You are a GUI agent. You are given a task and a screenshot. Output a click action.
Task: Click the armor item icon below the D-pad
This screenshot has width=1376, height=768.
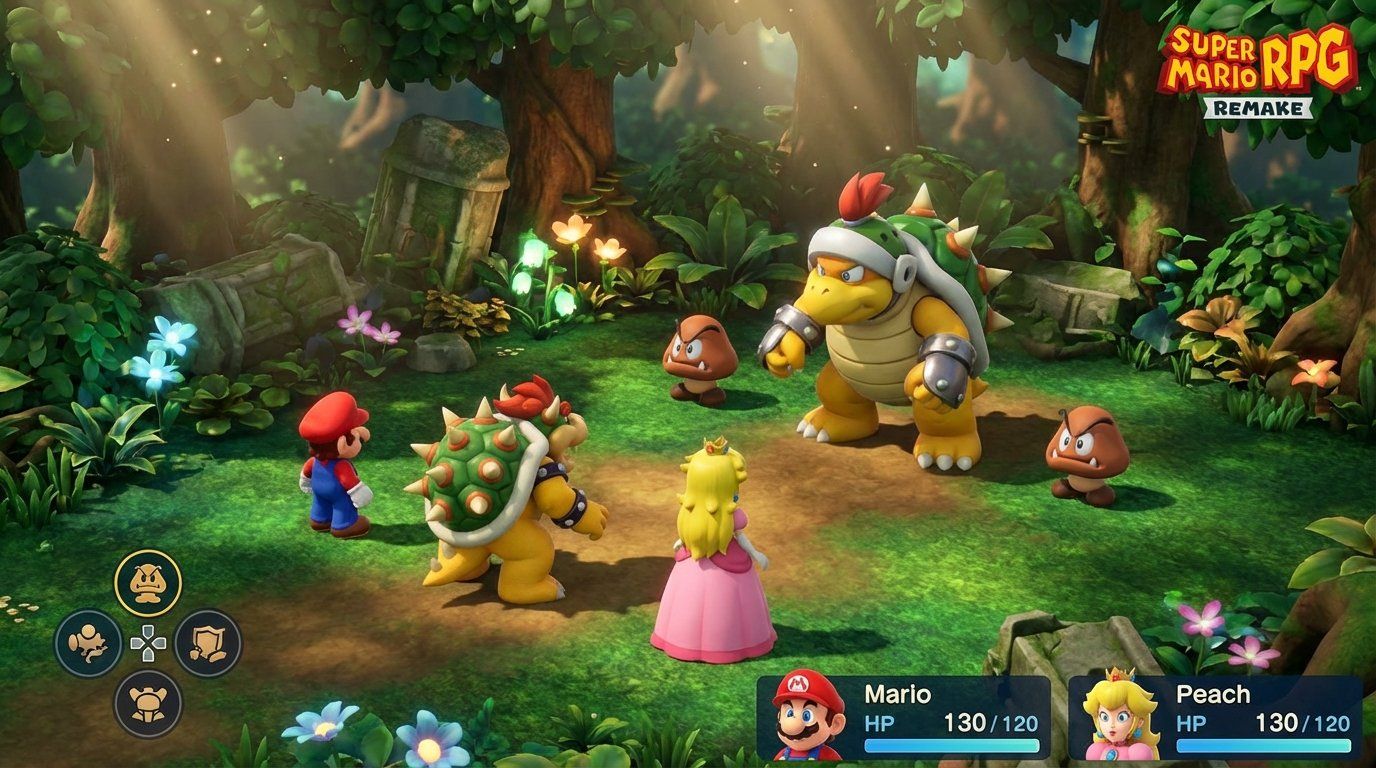click(150, 700)
